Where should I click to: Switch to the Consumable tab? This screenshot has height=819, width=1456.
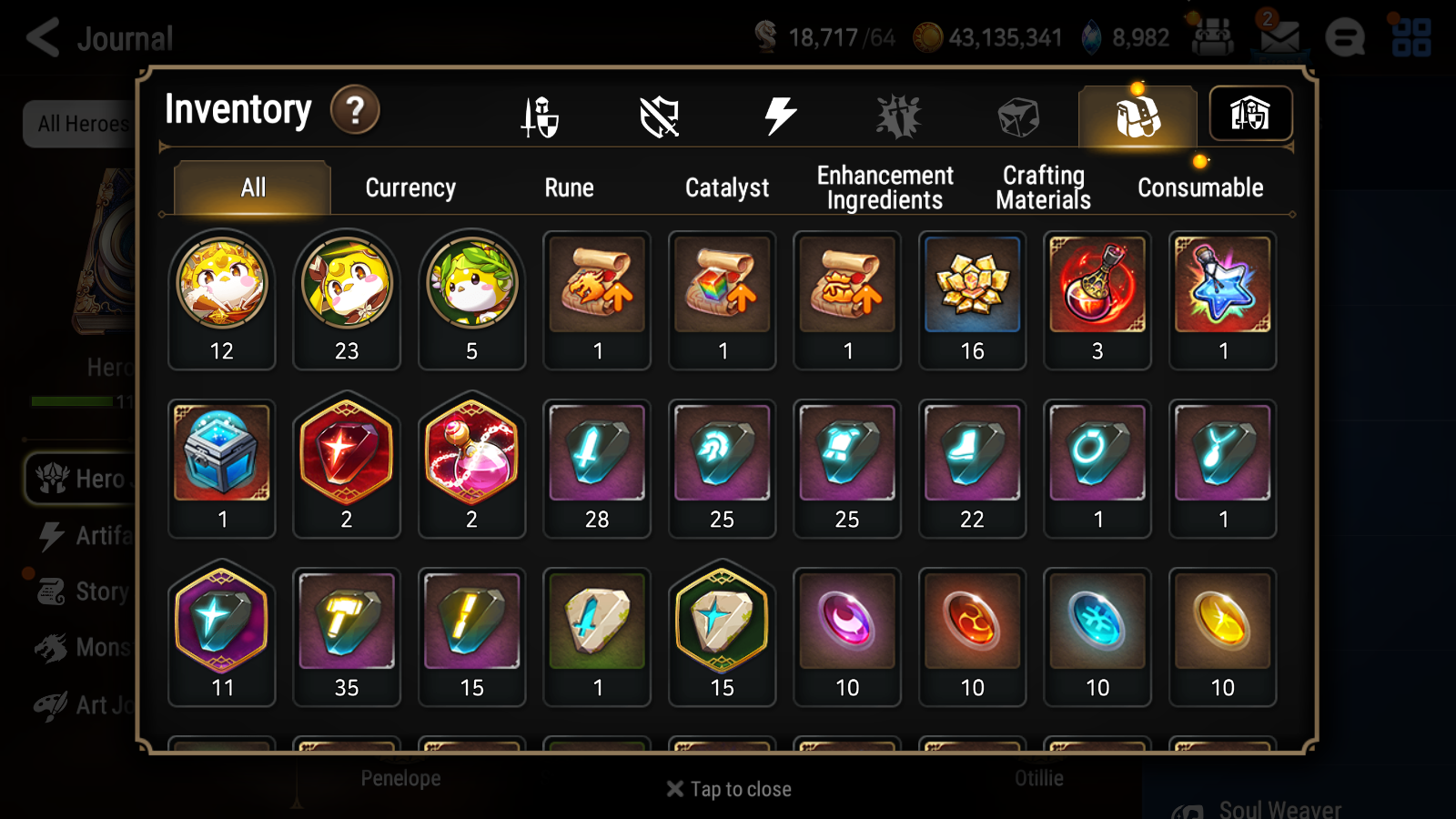click(1199, 188)
